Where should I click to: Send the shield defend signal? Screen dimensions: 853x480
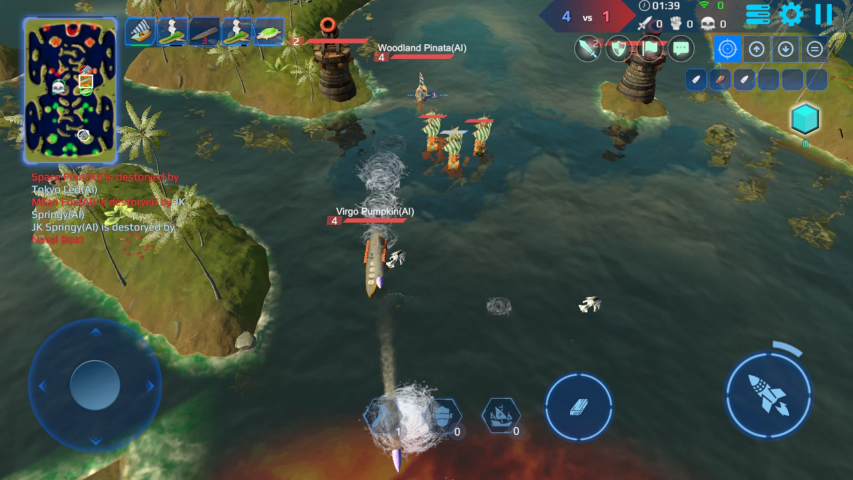(619, 47)
